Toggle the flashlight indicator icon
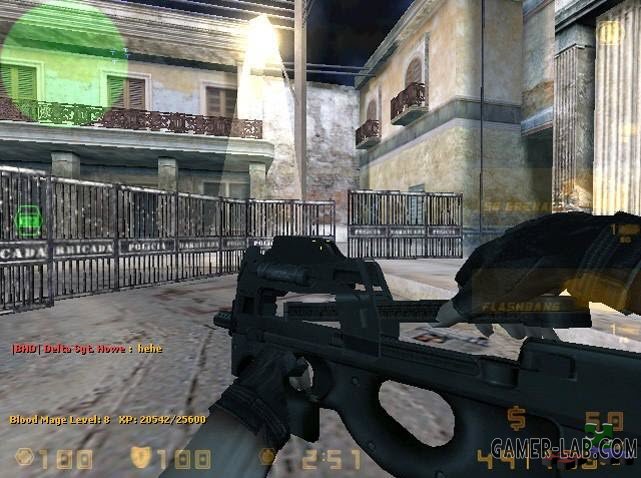 pos(609,33)
